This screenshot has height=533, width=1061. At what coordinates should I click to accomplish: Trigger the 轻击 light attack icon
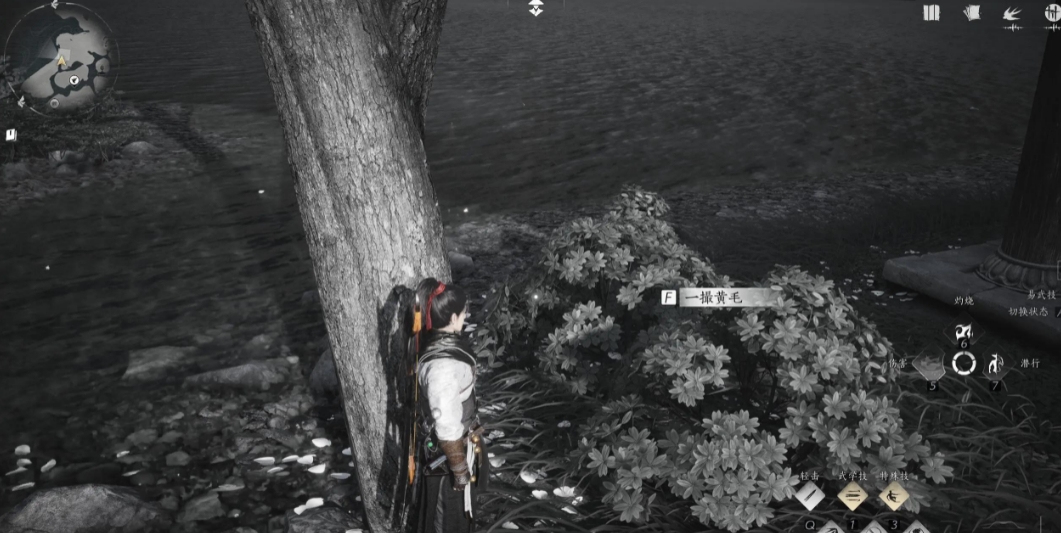[x=810, y=496]
